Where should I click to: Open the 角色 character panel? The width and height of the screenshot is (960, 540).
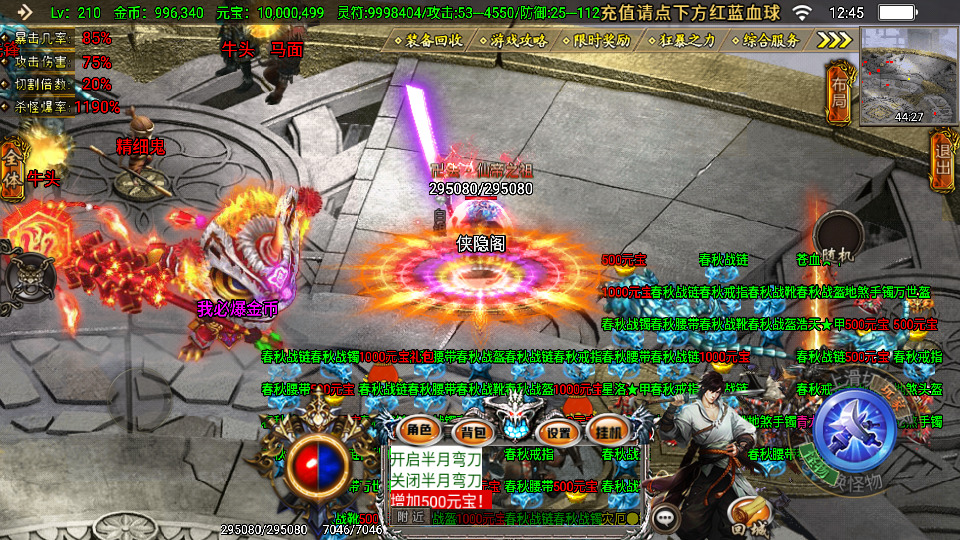tap(418, 431)
